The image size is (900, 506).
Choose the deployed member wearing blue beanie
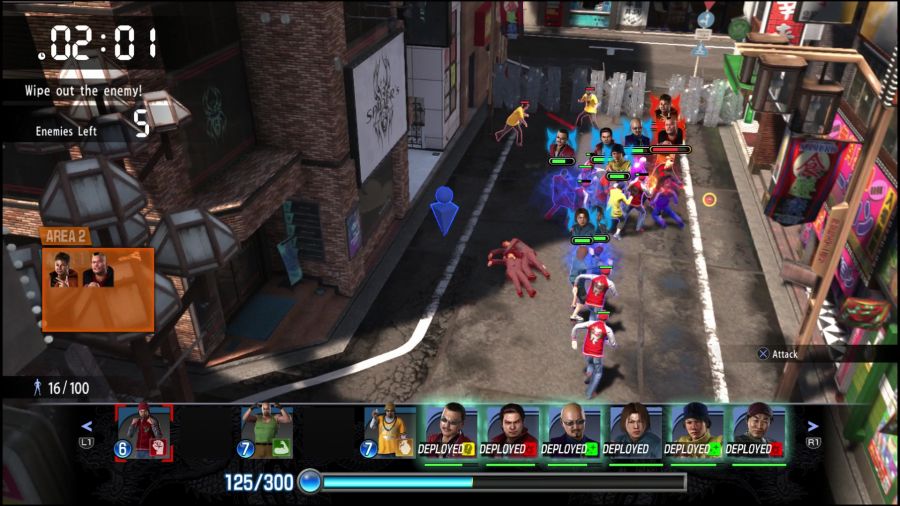[x=693, y=433]
